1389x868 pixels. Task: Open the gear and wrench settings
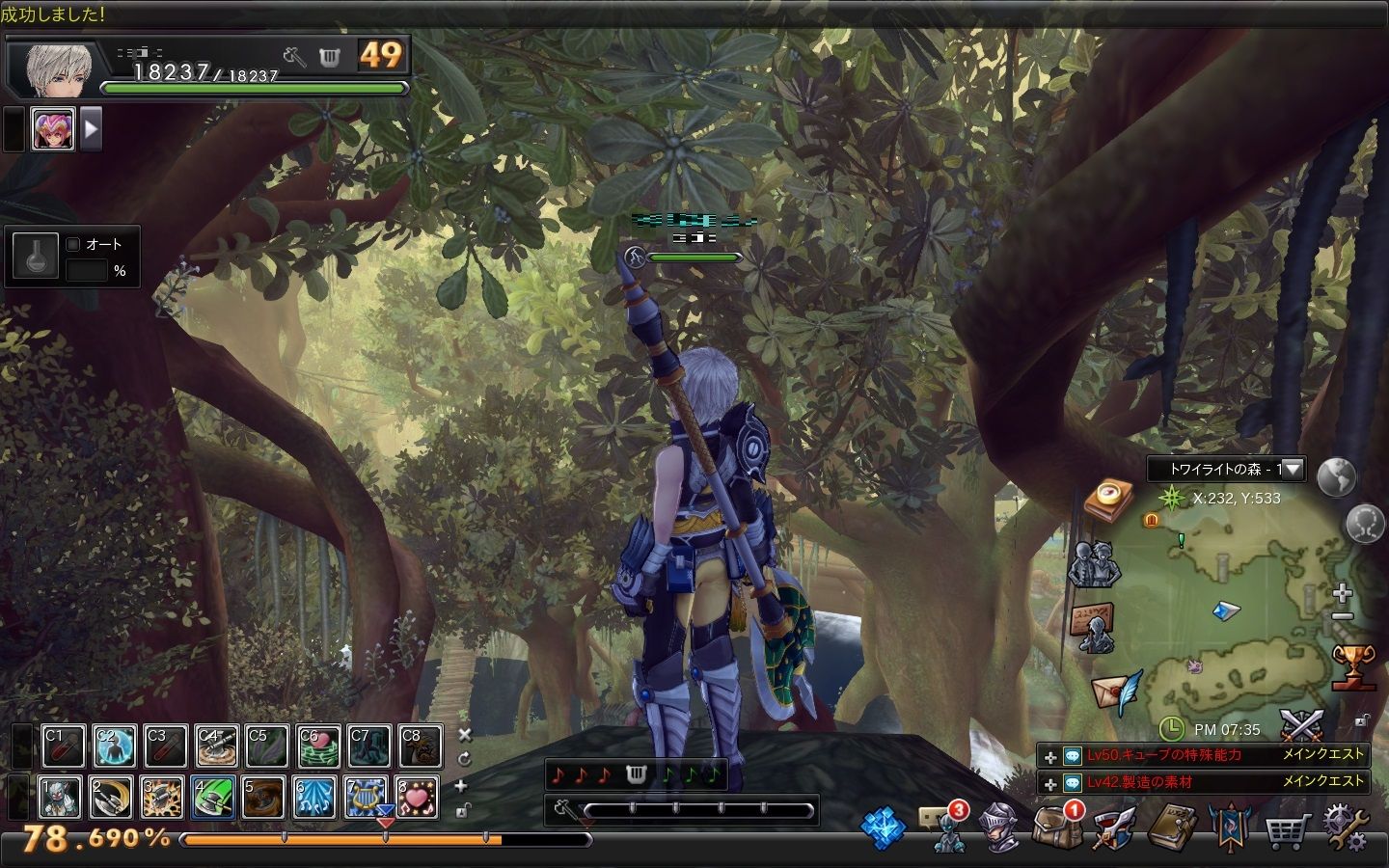(x=1346, y=827)
